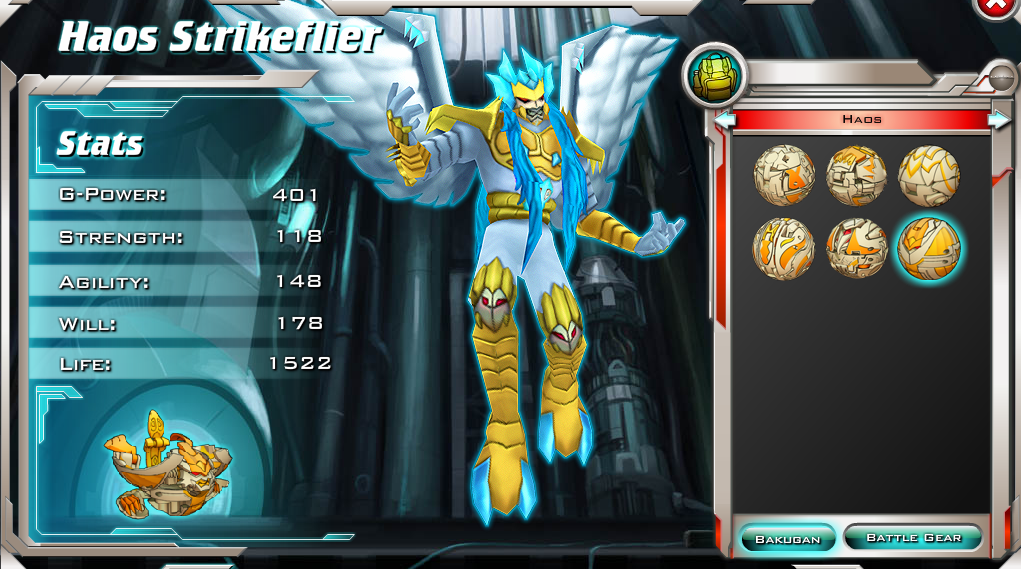
Task: Switch to the Battle Gear tab
Action: (912, 538)
